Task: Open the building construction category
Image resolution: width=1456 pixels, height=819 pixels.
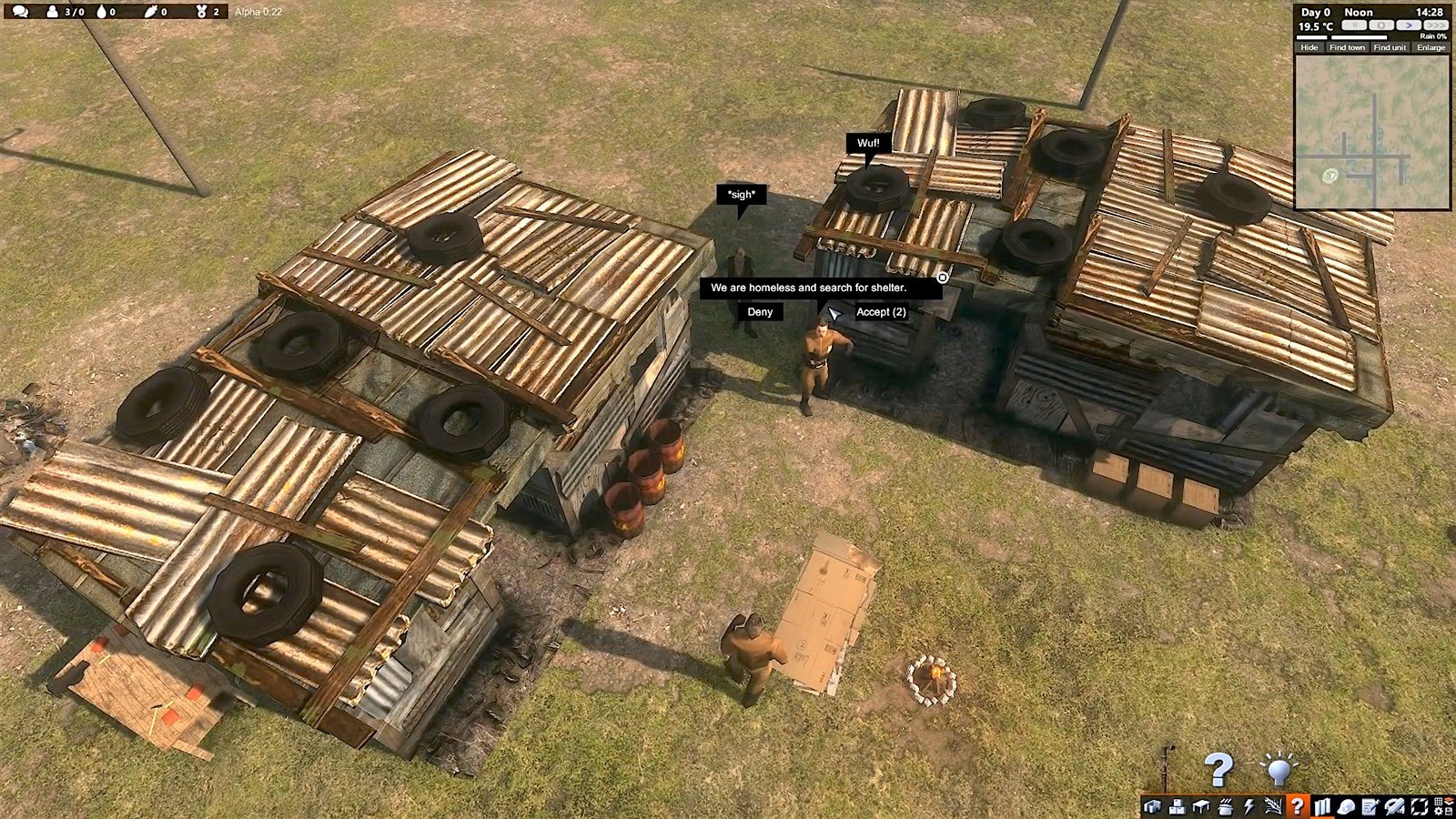Action: pos(1153,806)
